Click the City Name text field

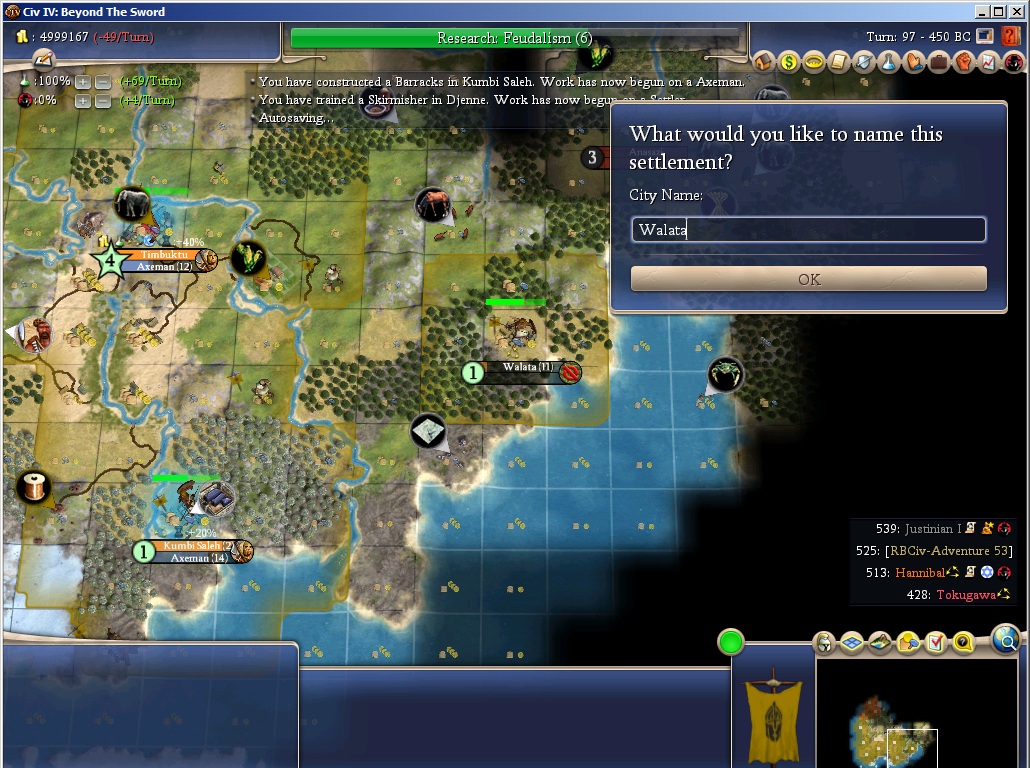coord(808,230)
